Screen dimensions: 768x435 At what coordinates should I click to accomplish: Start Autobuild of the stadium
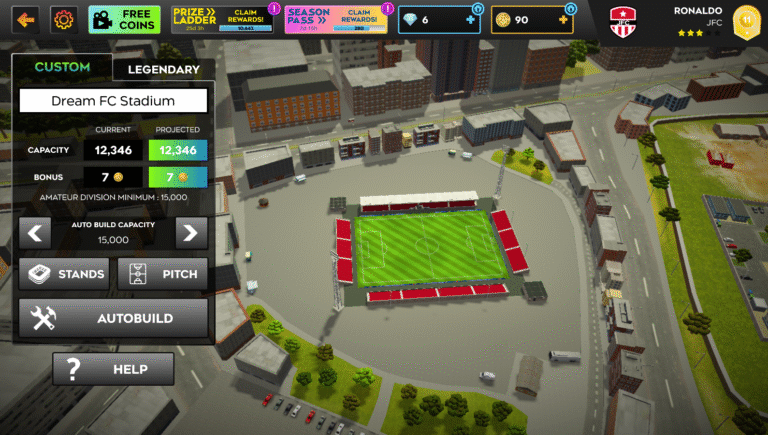113,318
